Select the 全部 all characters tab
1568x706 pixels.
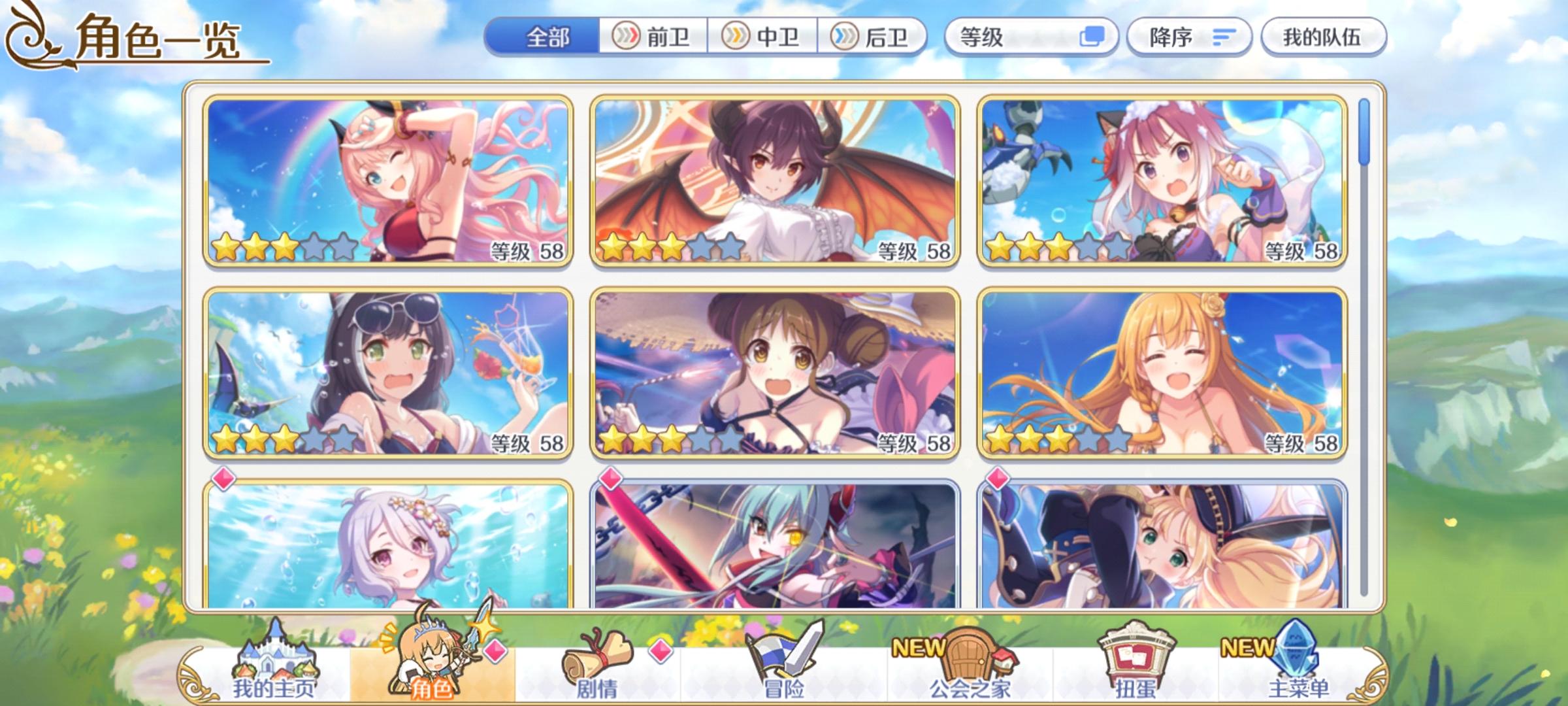coord(549,37)
